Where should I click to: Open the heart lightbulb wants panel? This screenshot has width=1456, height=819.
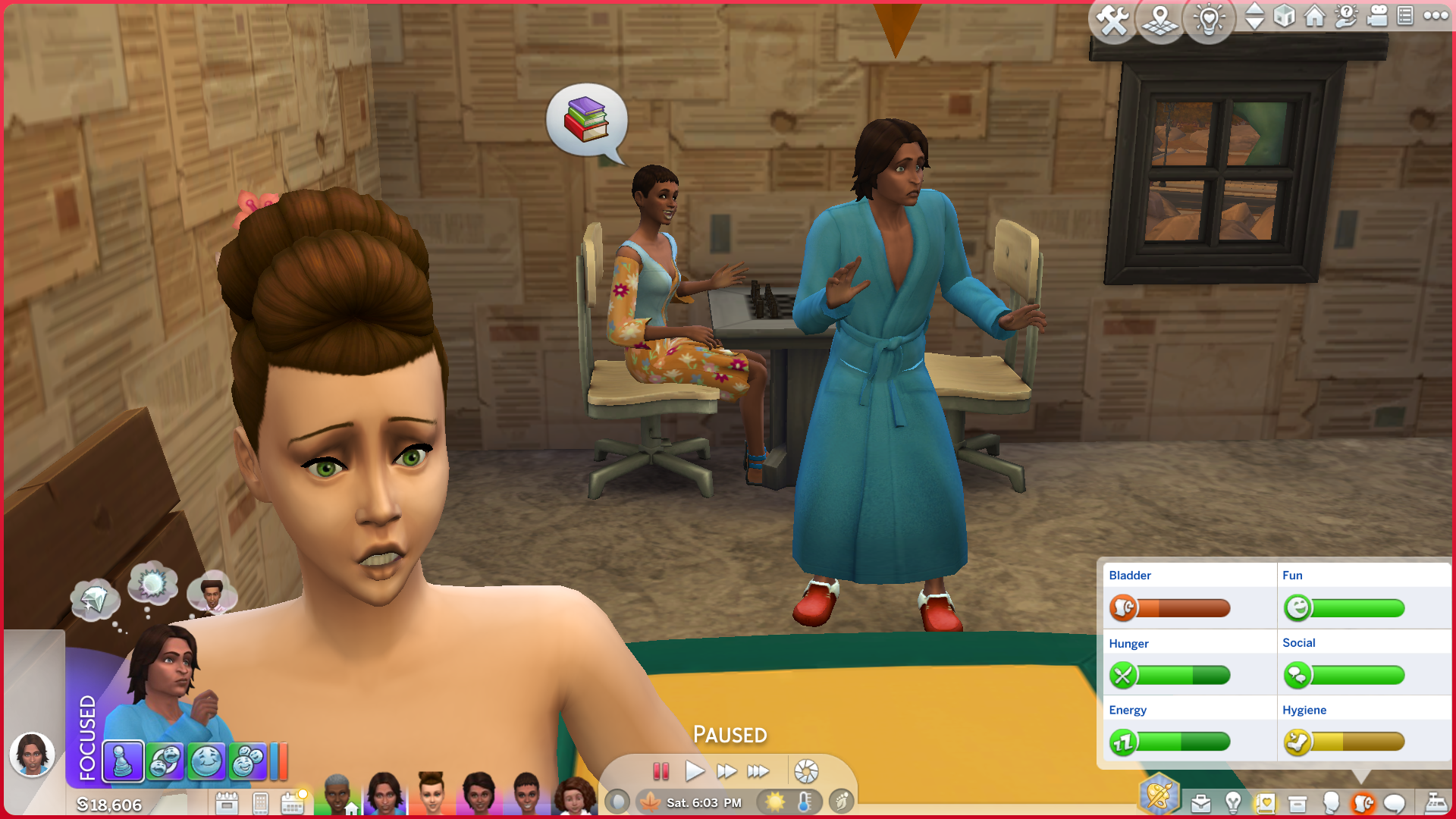1209,20
